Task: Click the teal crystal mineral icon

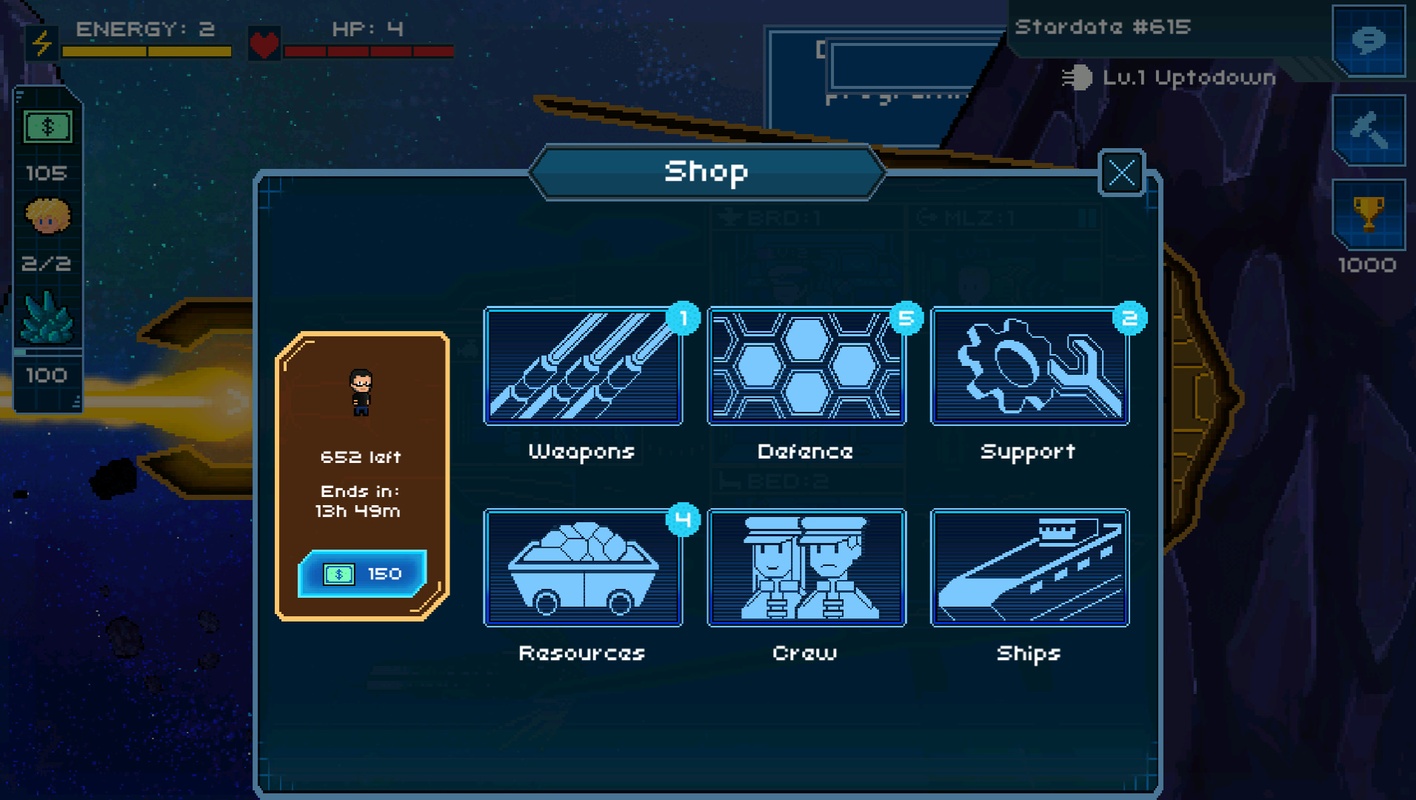Action: pyautogui.click(x=47, y=320)
